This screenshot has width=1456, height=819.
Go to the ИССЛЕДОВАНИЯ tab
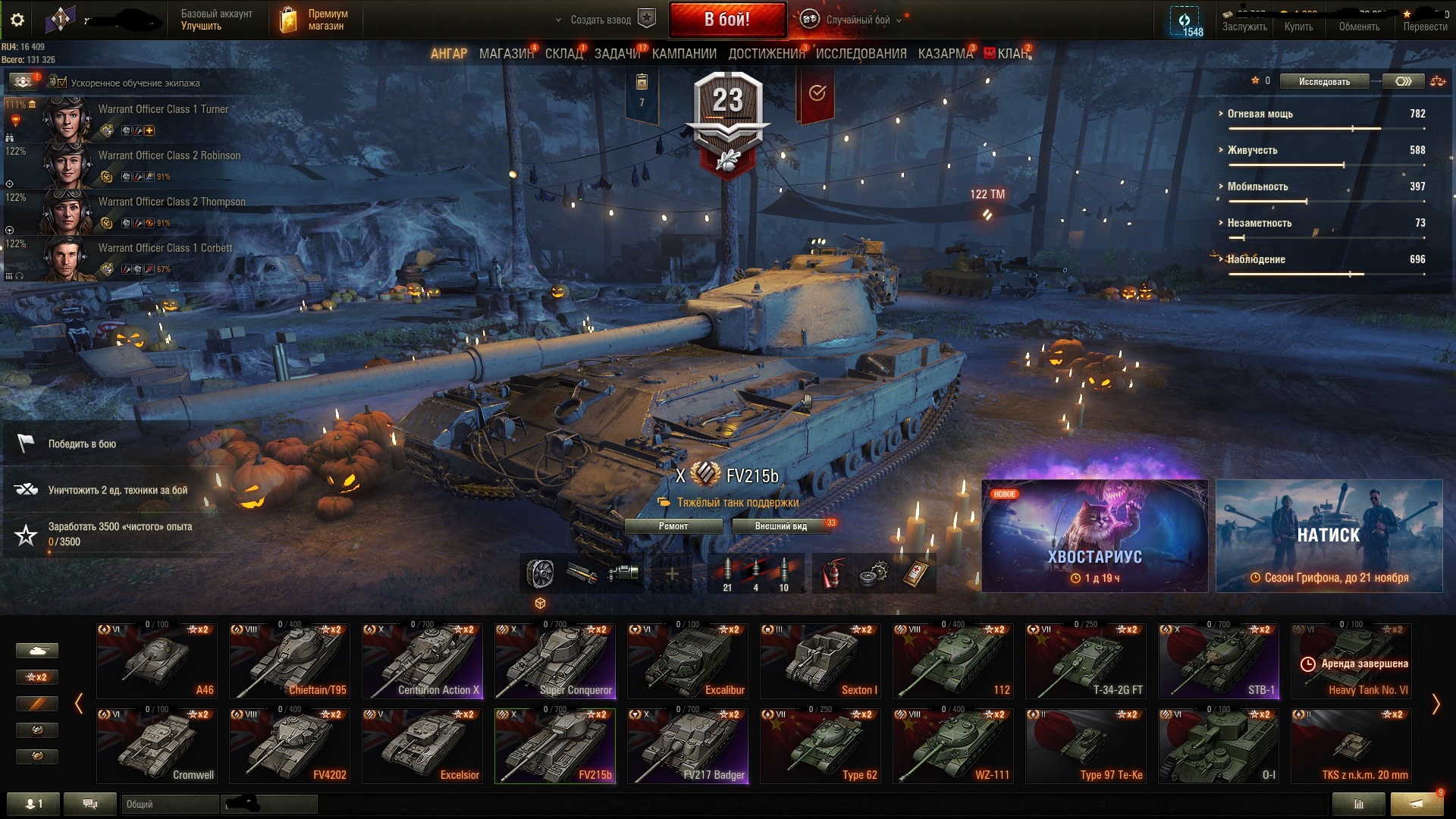pos(861,54)
